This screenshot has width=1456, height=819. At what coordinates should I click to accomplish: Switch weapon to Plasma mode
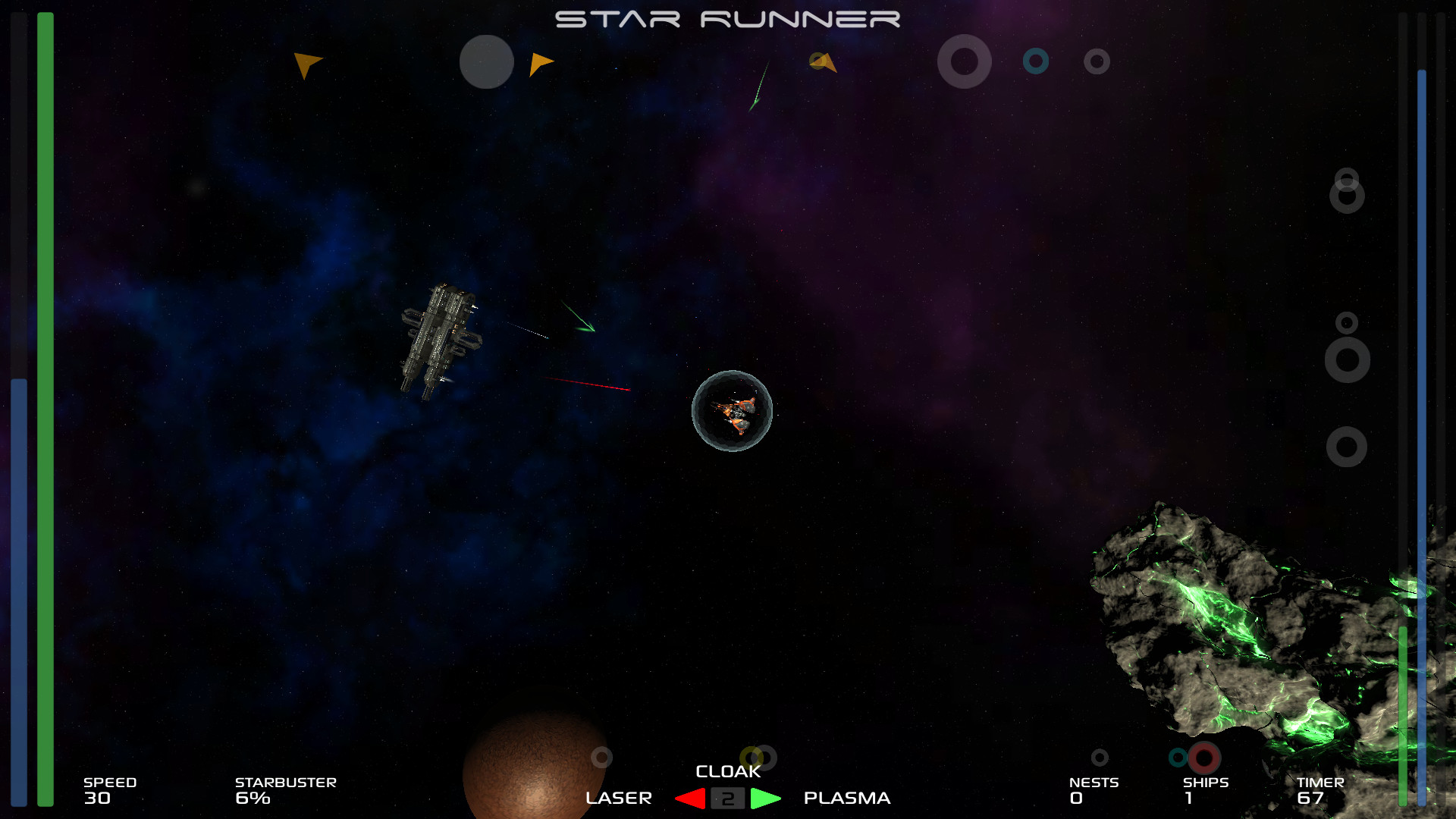[846, 798]
